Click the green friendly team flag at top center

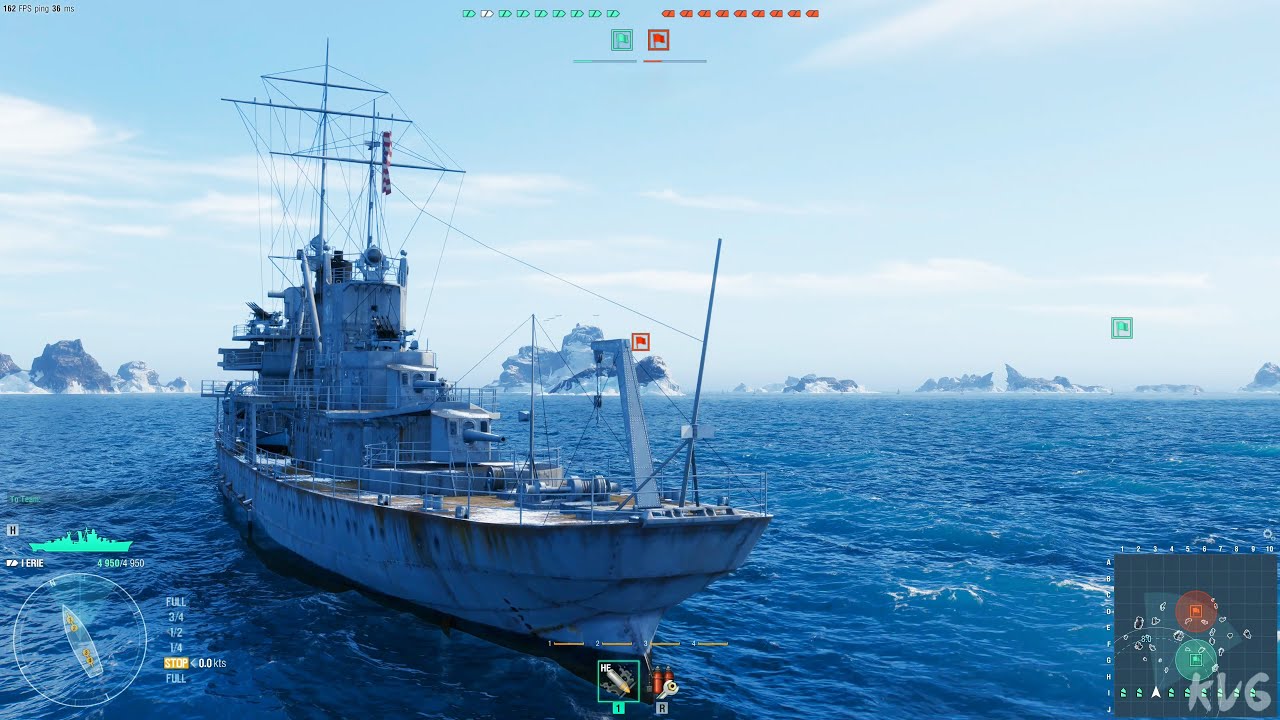tap(620, 40)
